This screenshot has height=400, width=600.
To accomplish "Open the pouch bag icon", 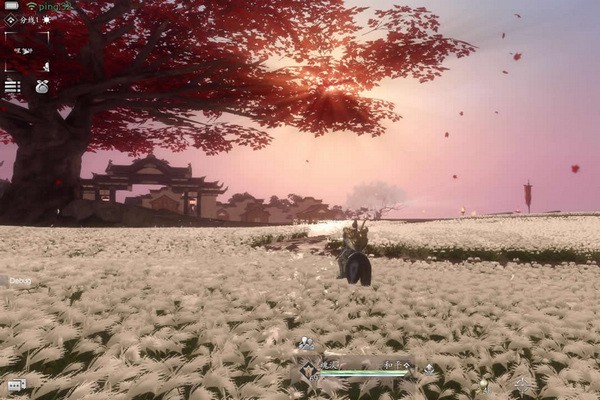I will click(x=42, y=87).
